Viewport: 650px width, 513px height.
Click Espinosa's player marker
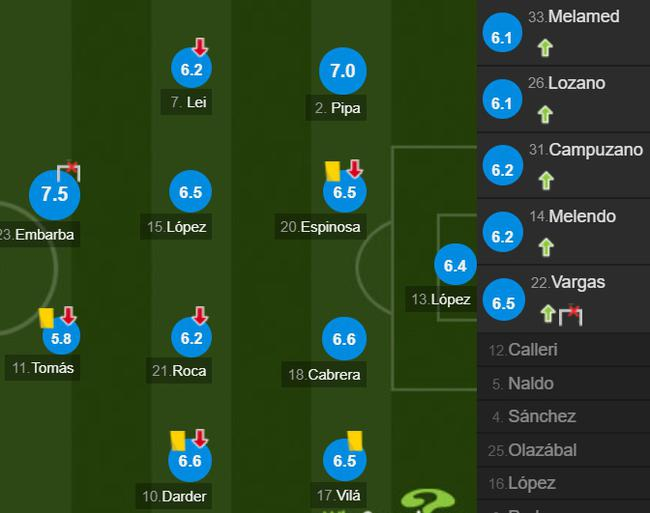tap(344, 193)
